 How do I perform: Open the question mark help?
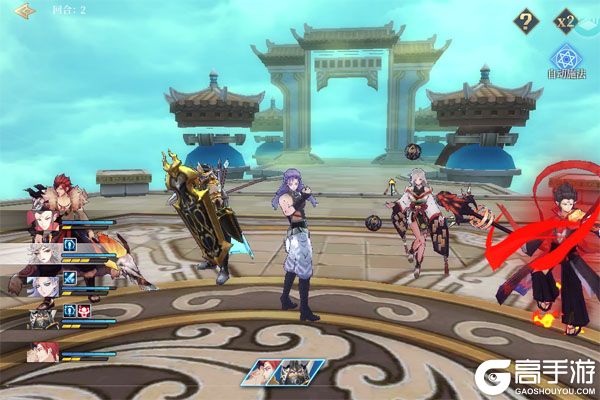[527, 20]
